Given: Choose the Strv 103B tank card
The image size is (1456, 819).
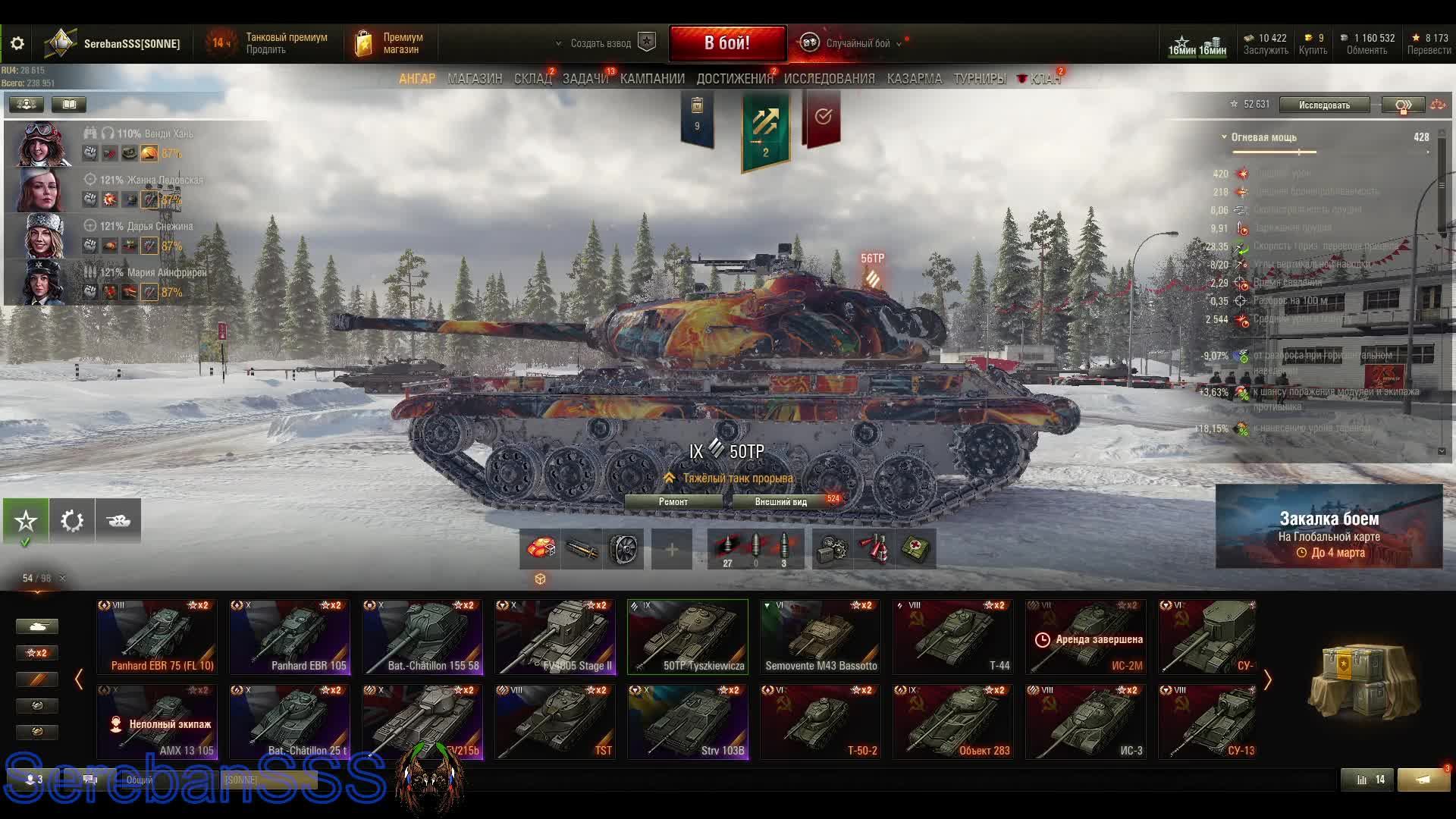Looking at the screenshot, I should [688, 722].
